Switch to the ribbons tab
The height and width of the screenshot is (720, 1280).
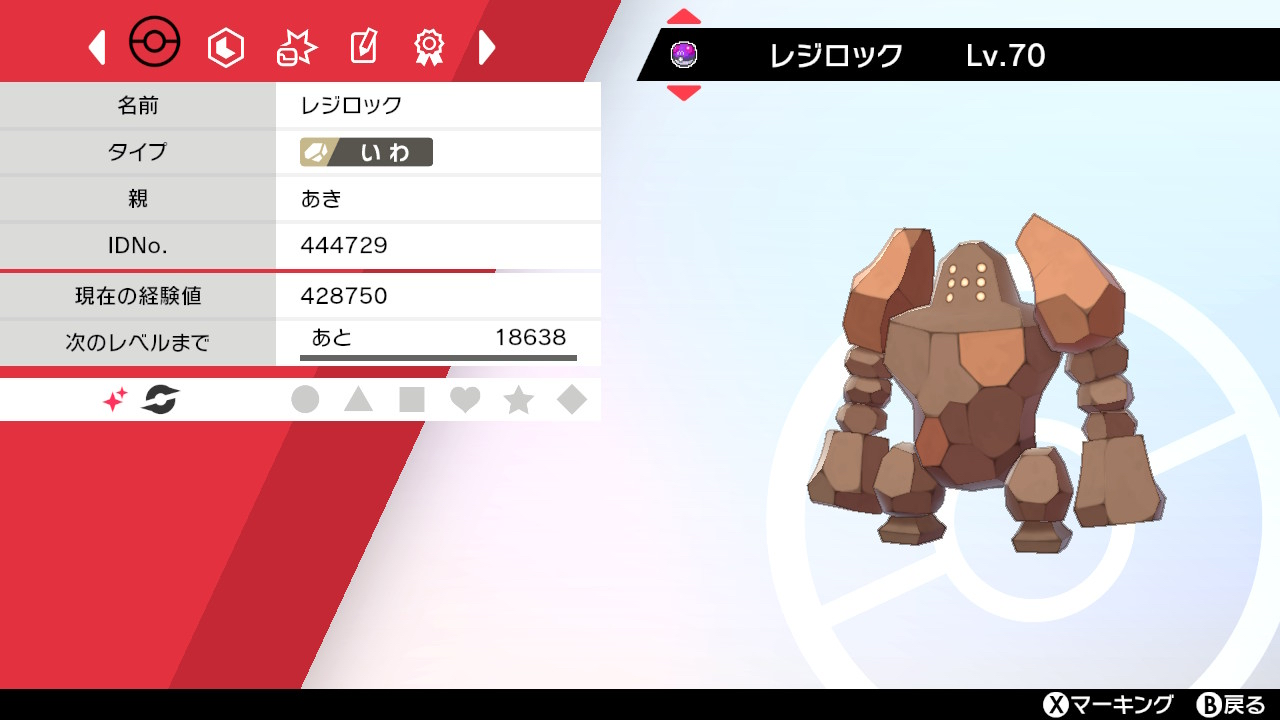point(429,47)
